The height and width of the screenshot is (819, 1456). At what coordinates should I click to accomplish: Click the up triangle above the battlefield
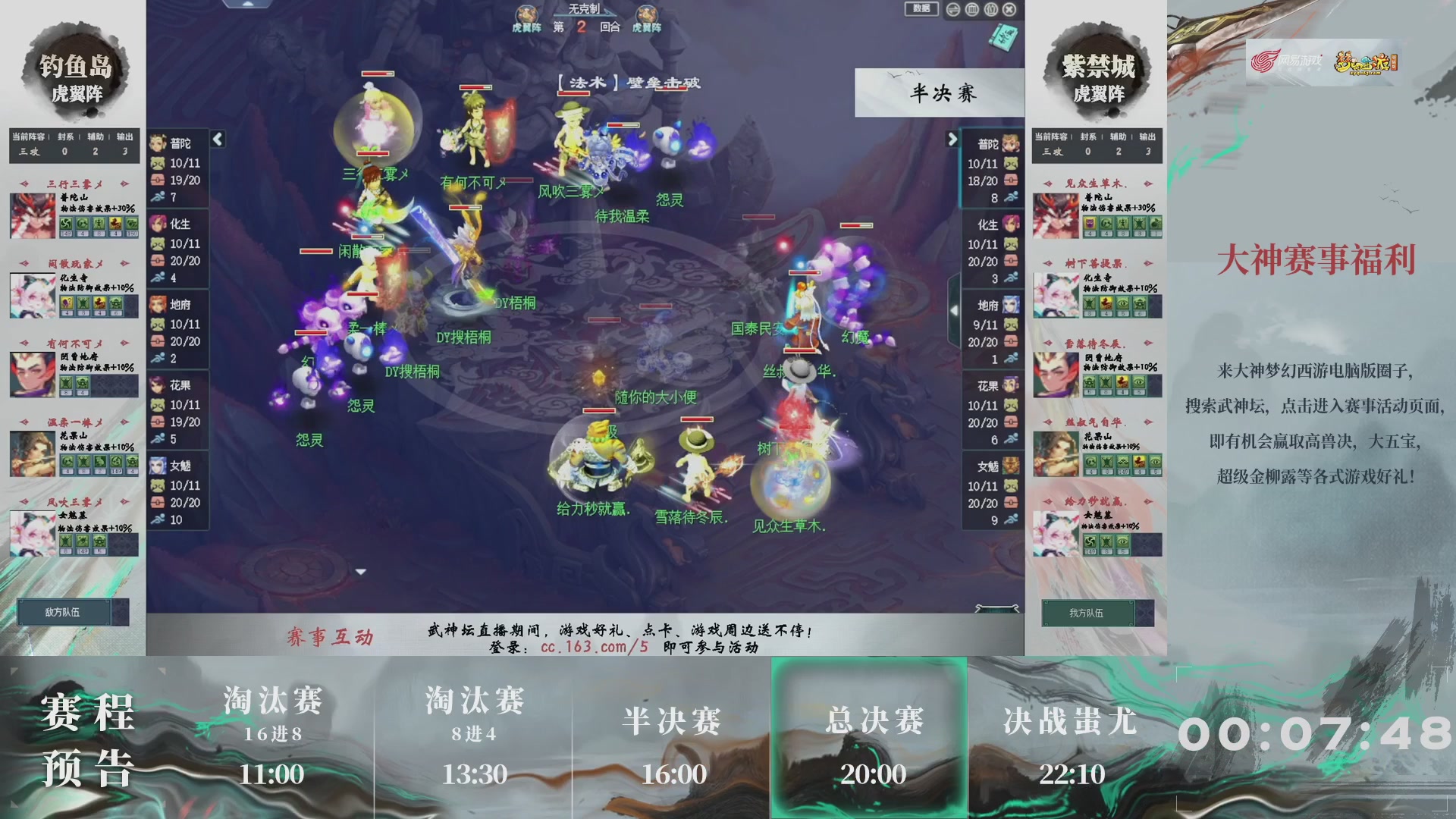coord(247,5)
